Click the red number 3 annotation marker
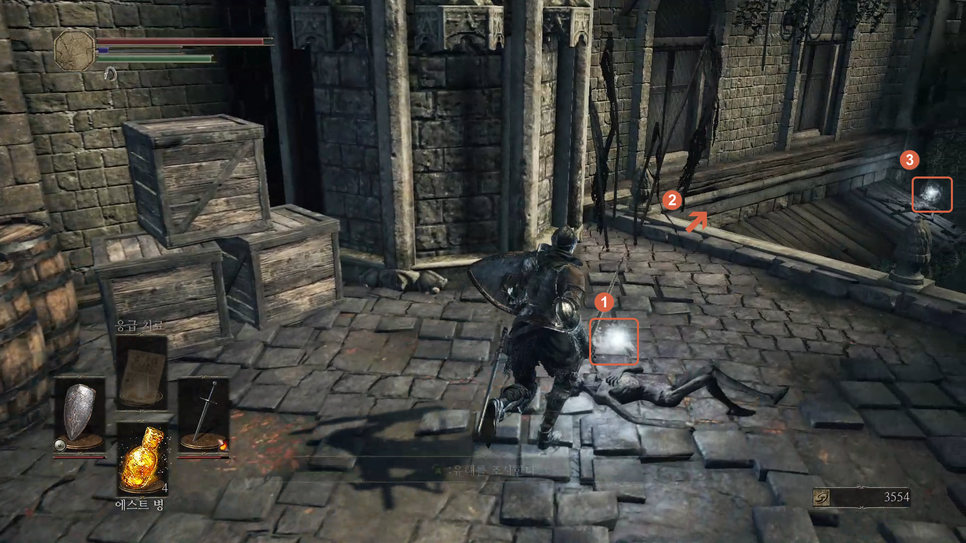 (908, 160)
